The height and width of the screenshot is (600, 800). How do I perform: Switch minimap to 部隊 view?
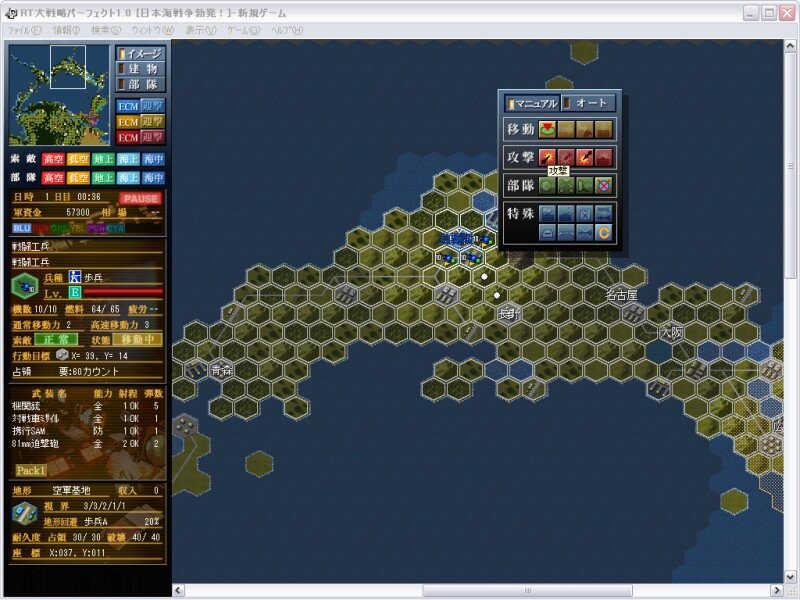pyautogui.click(x=141, y=84)
